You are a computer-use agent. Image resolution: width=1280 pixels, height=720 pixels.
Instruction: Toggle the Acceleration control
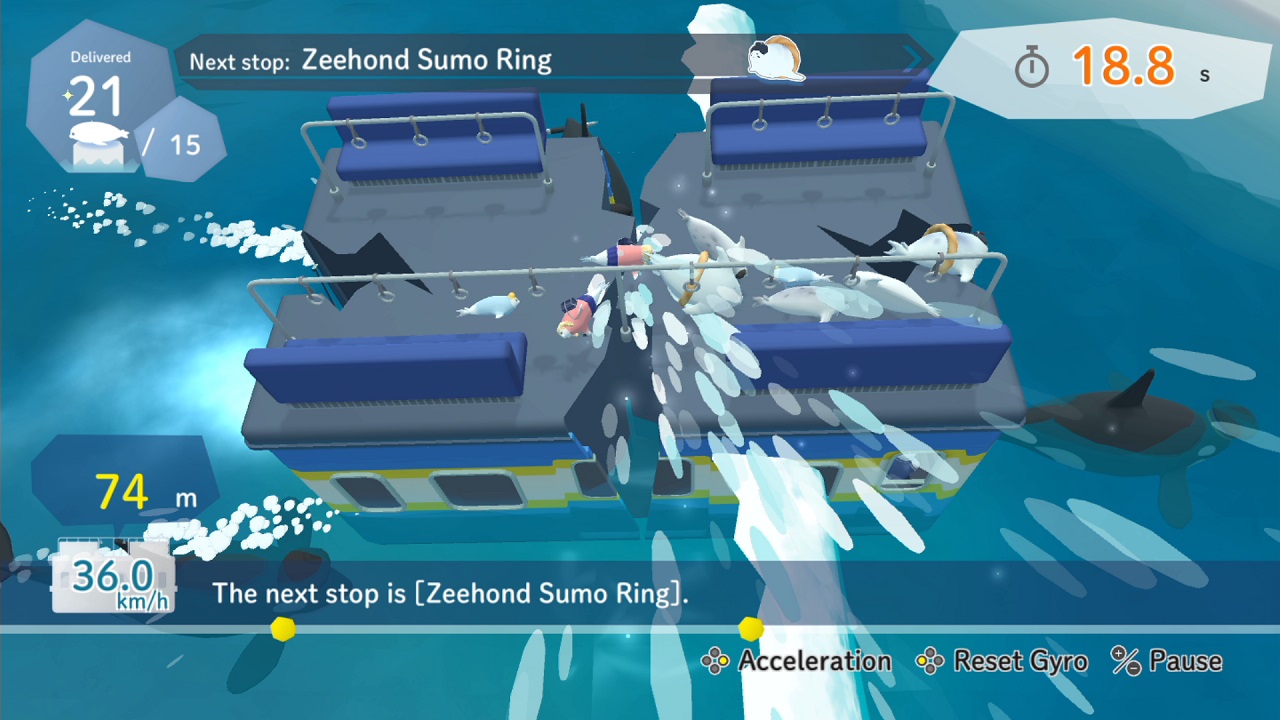[812, 661]
